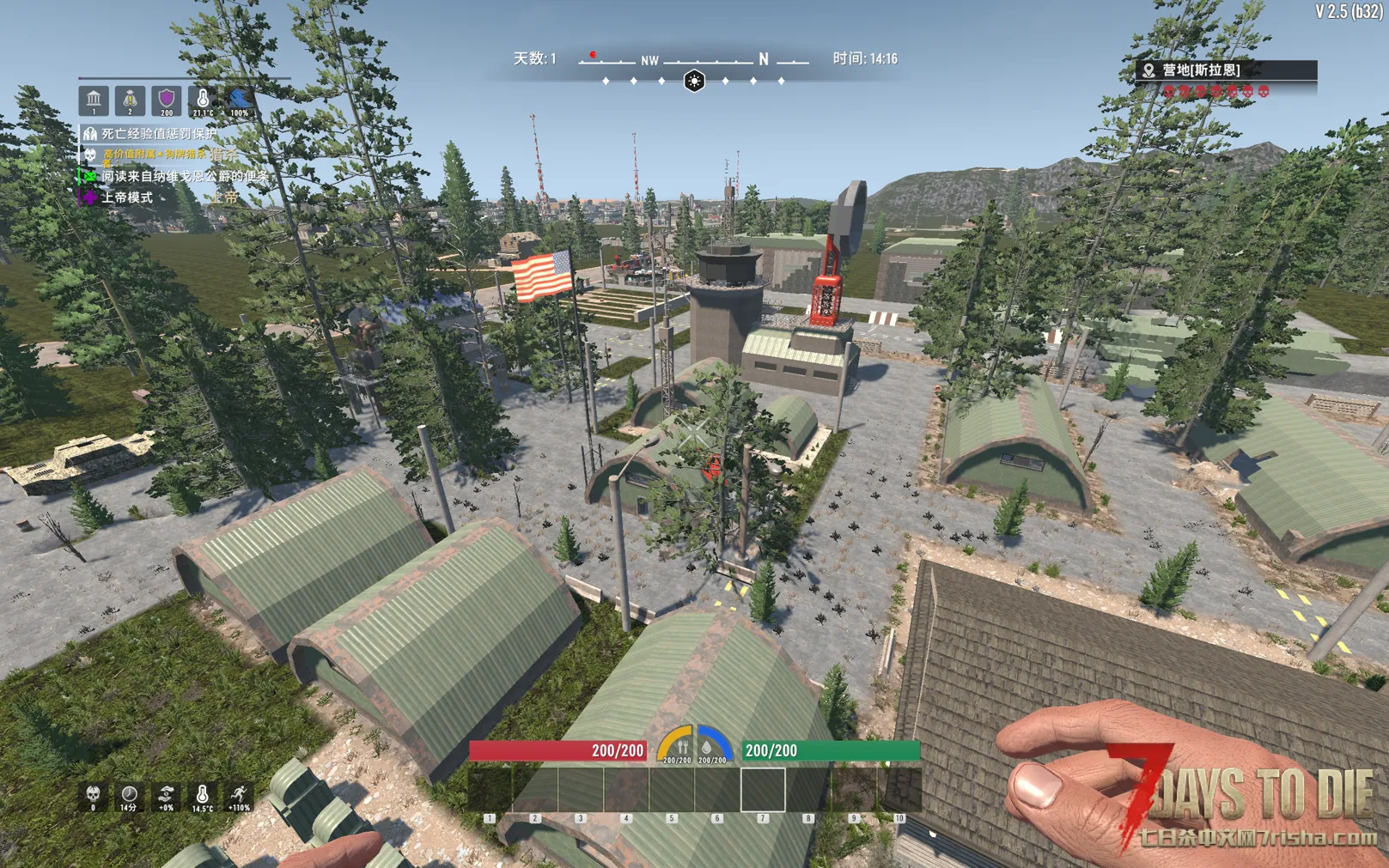Viewport: 1389px width, 868px height.
Task: Open the 21.1°C thermometer status icon
Action: point(203,100)
